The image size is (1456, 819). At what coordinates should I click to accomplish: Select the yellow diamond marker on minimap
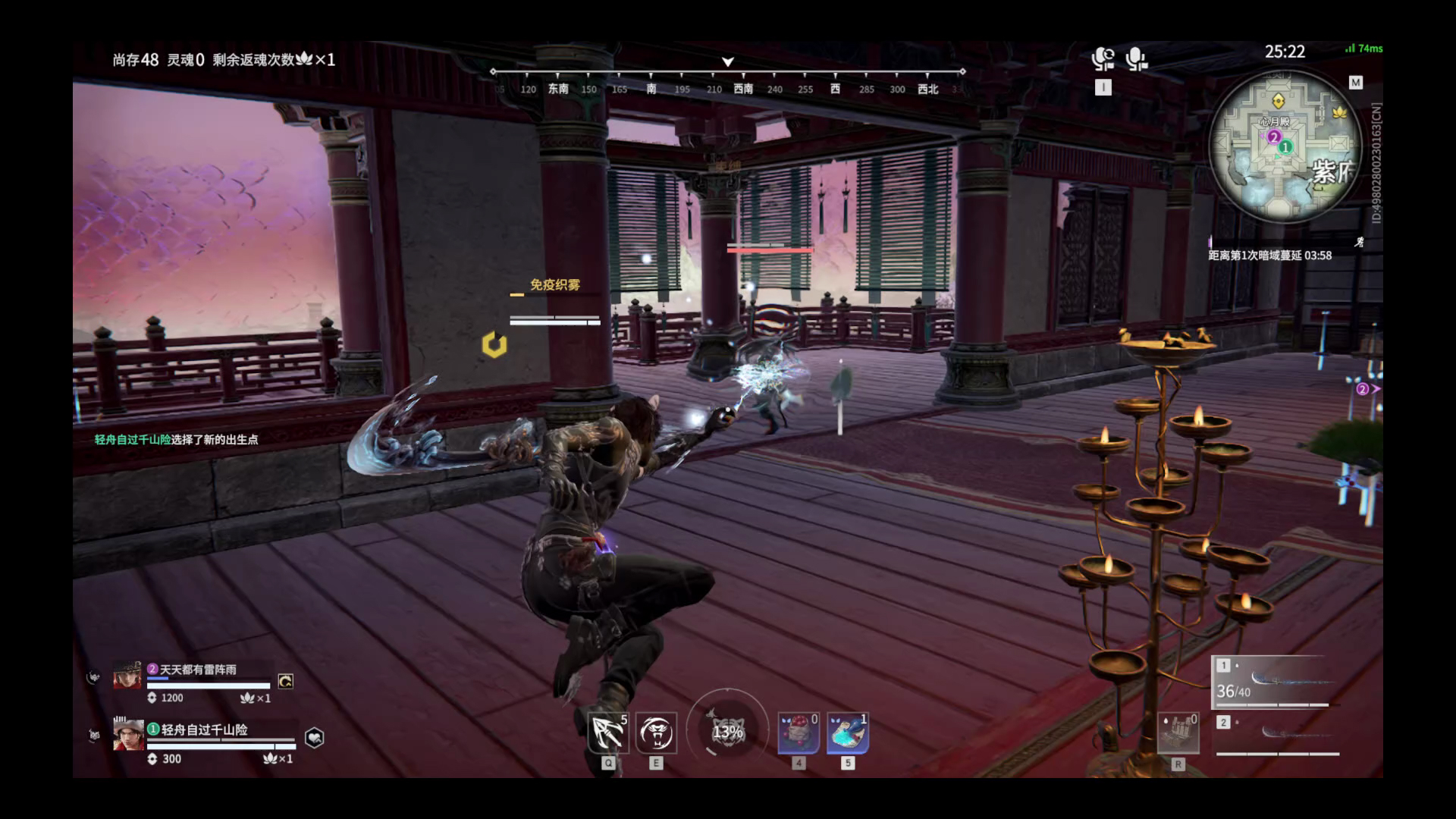pos(1278,100)
